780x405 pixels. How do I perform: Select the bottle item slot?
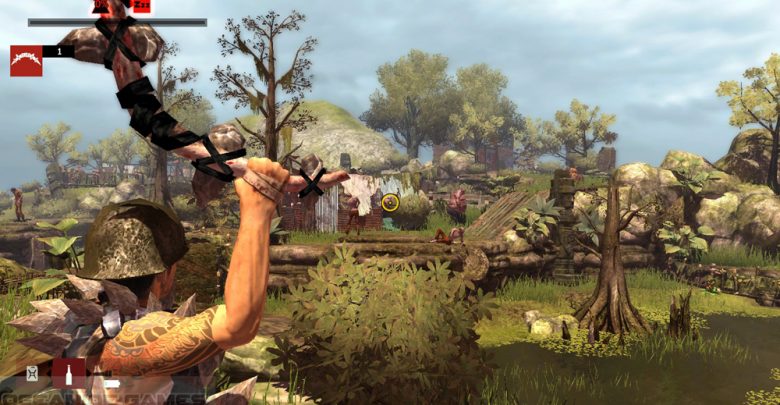pos(68,374)
